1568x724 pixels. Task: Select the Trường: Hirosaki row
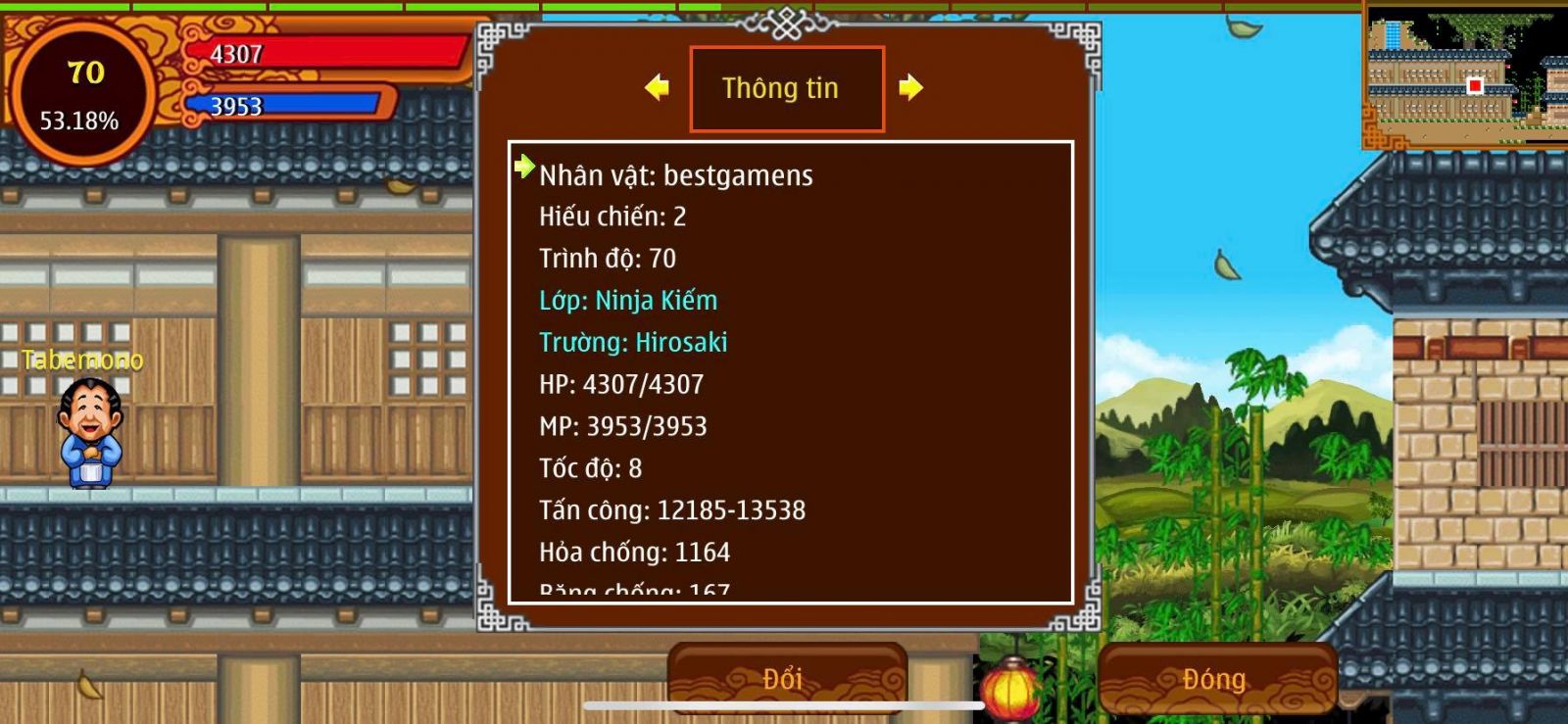pyautogui.click(x=633, y=343)
